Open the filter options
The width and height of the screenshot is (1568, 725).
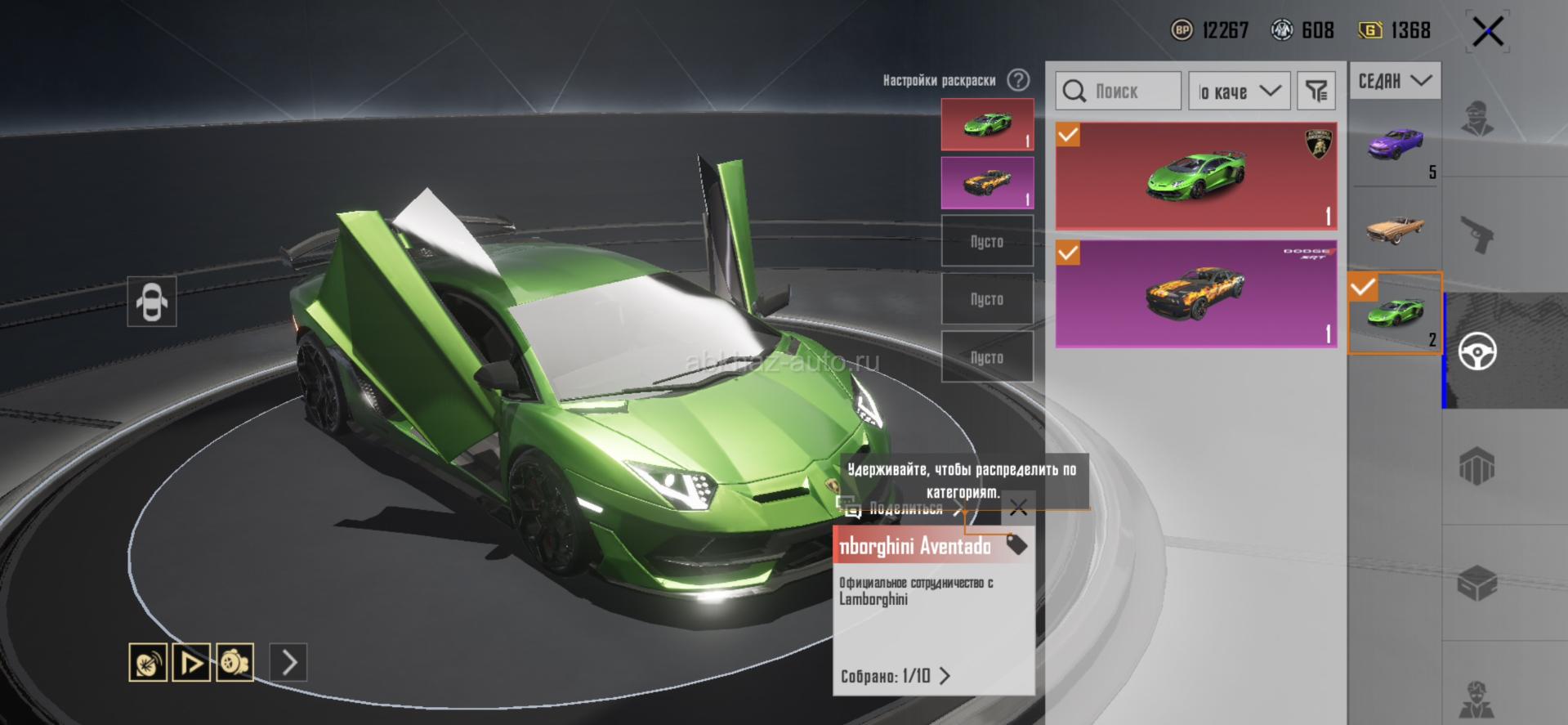(x=1316, y=91)
